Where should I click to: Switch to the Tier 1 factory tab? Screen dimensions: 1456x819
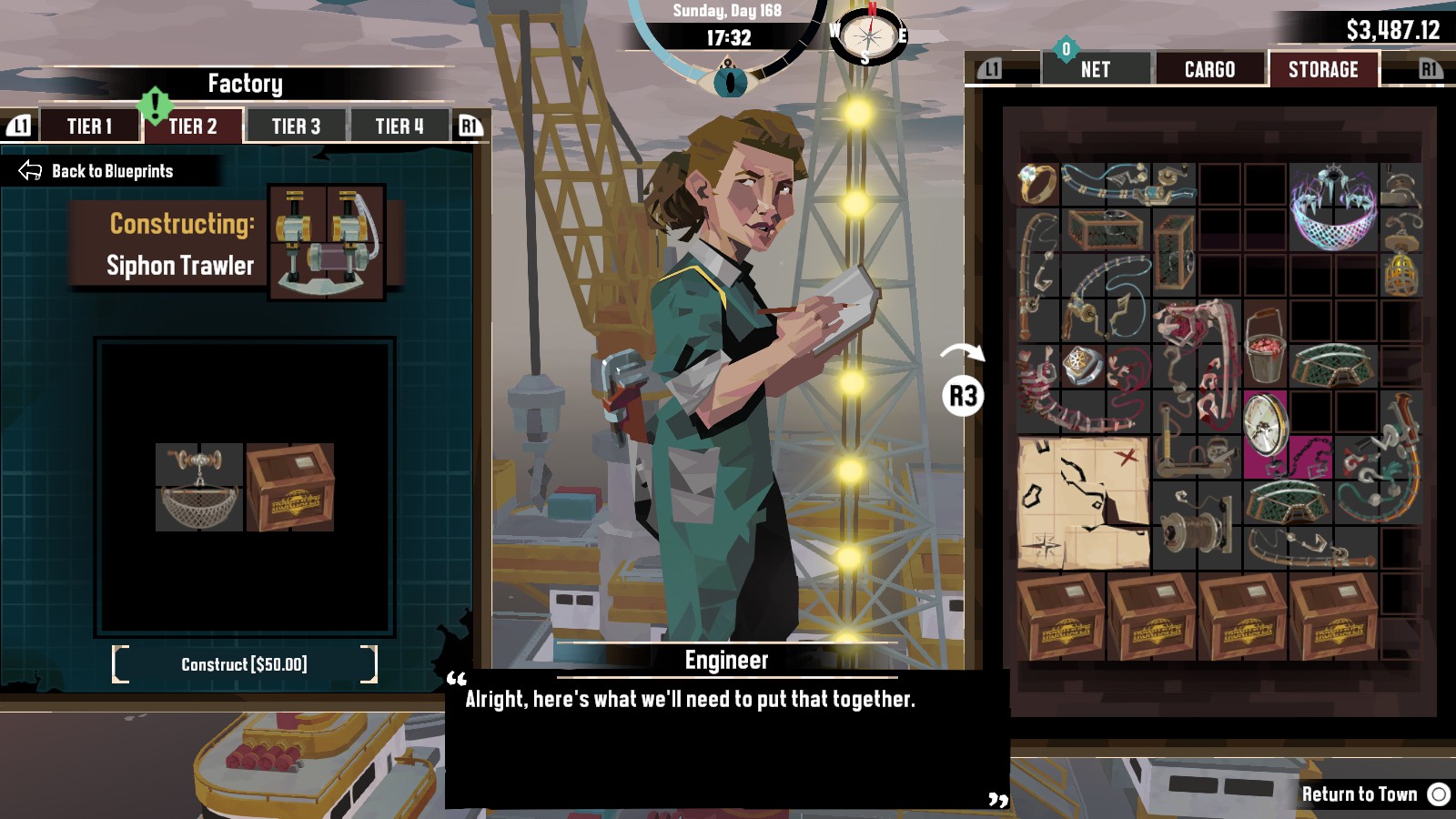[x=89, y=126]
